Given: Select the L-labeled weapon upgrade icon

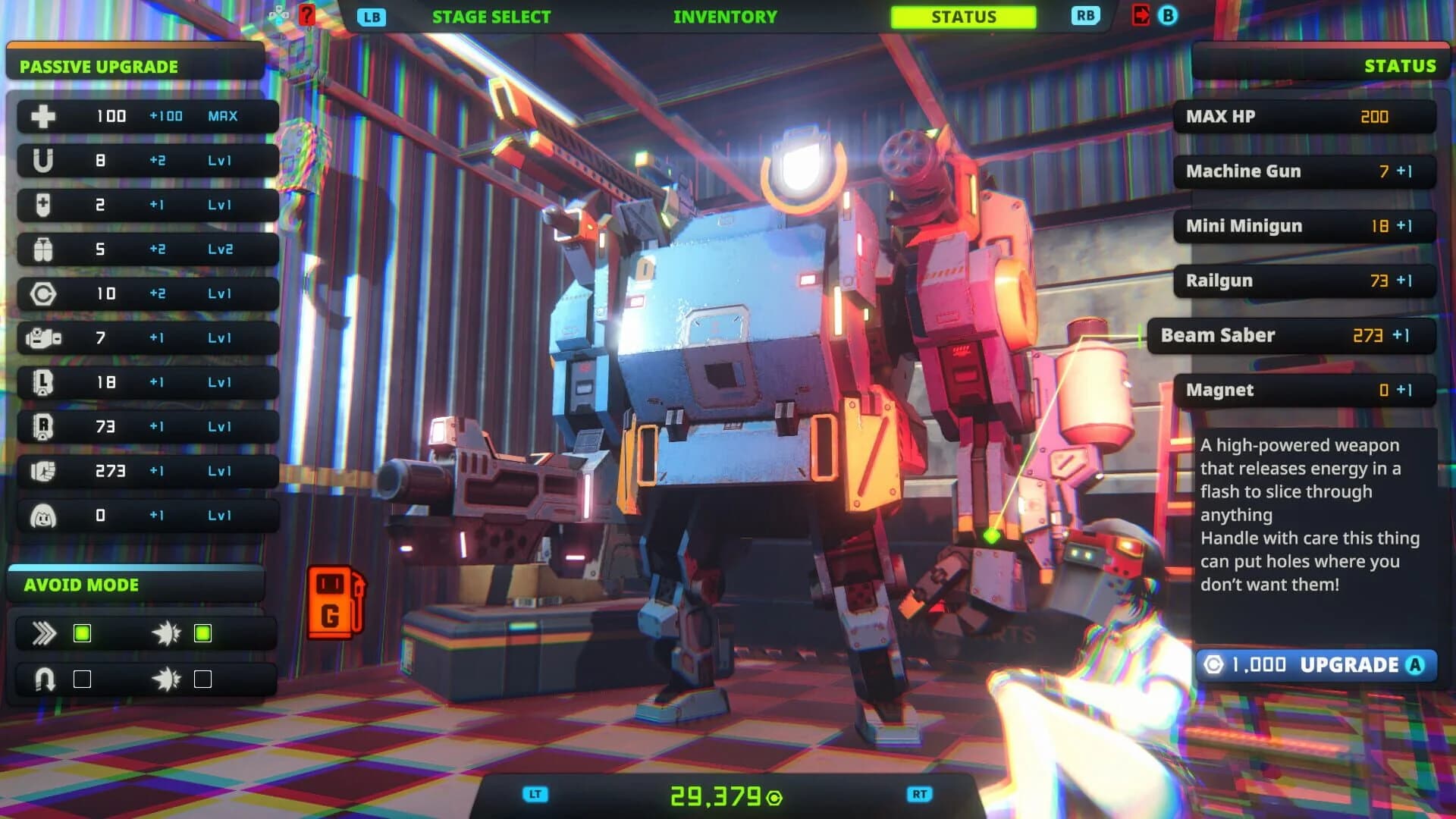Looking at the screenshot, I should pos(42,382).
